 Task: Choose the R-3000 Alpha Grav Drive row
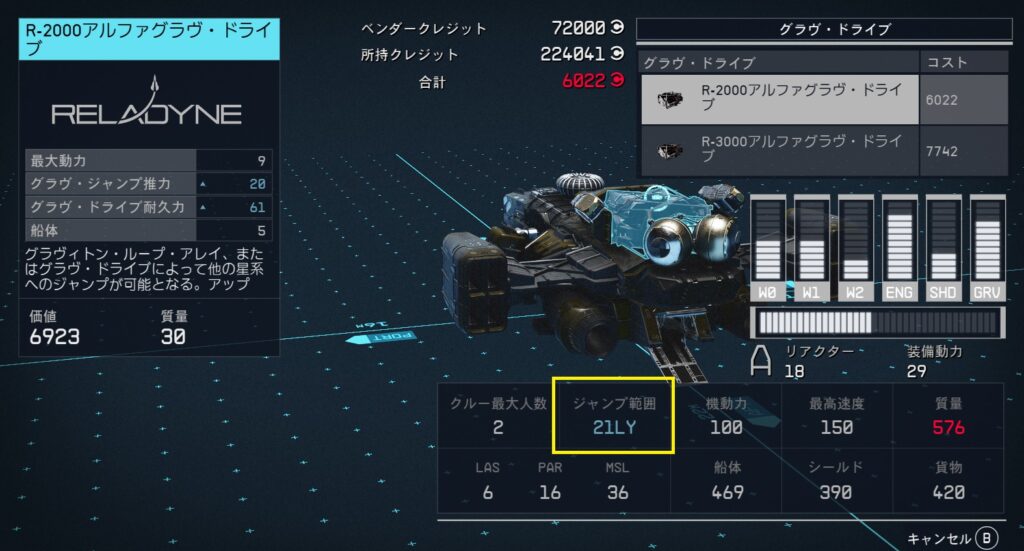[x=778, y=150]
